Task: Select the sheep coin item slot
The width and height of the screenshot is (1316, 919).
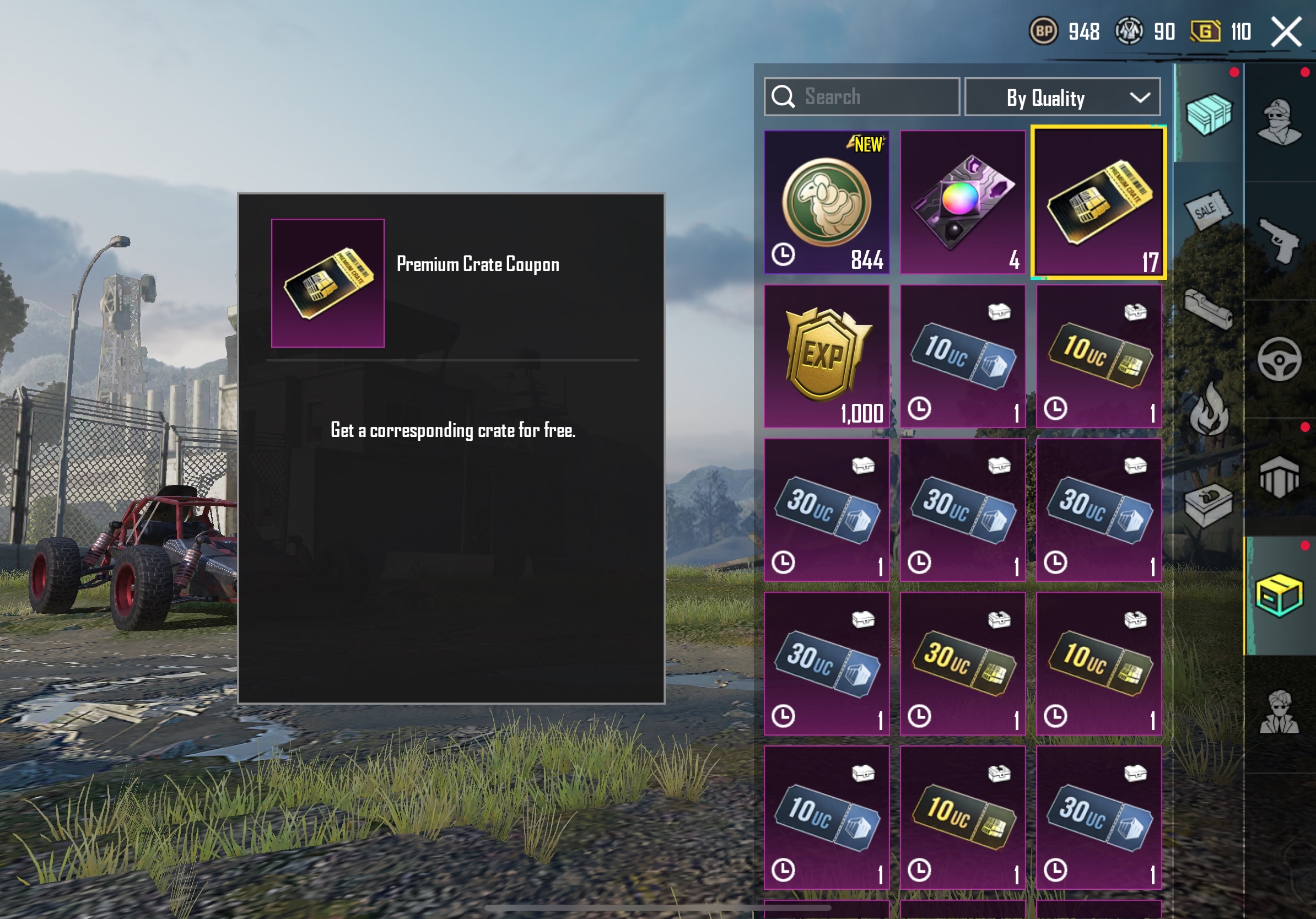Action: click(x=827, y=202)
